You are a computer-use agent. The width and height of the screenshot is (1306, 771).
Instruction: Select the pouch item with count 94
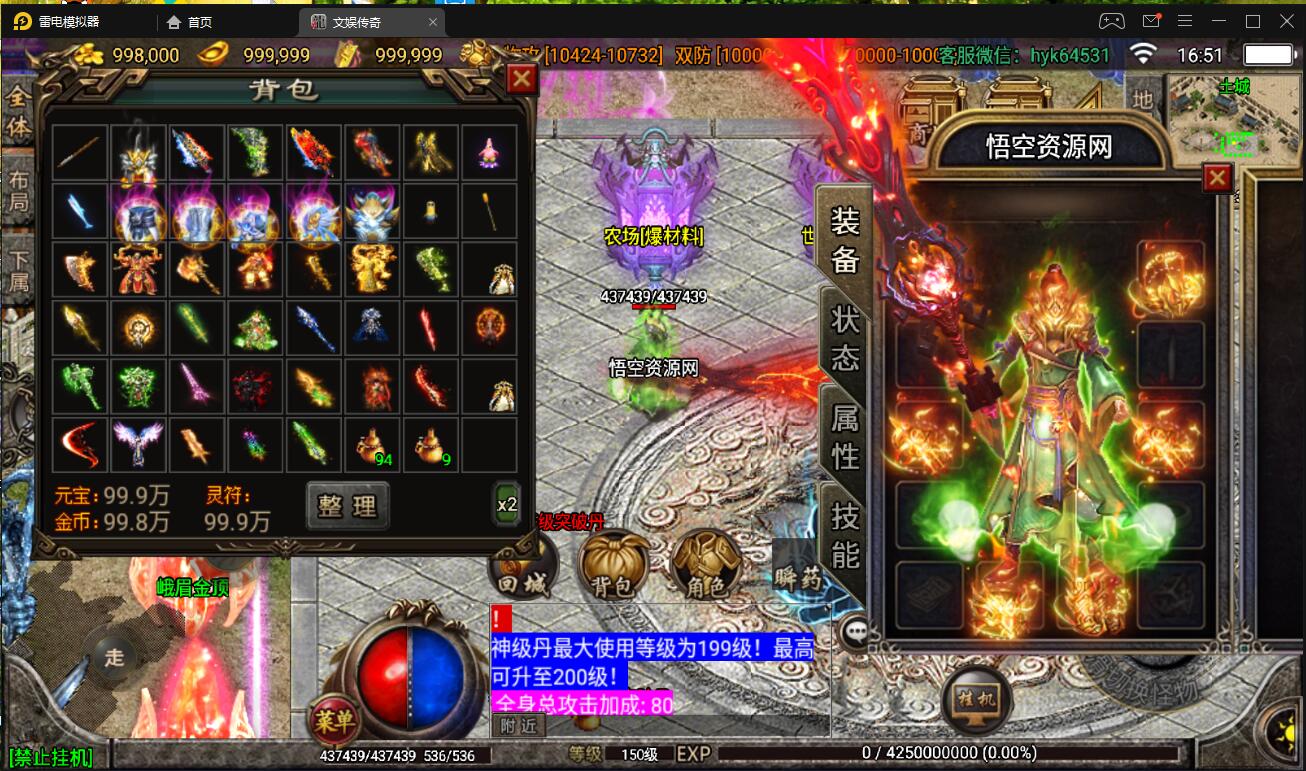[x=373, y=445]
